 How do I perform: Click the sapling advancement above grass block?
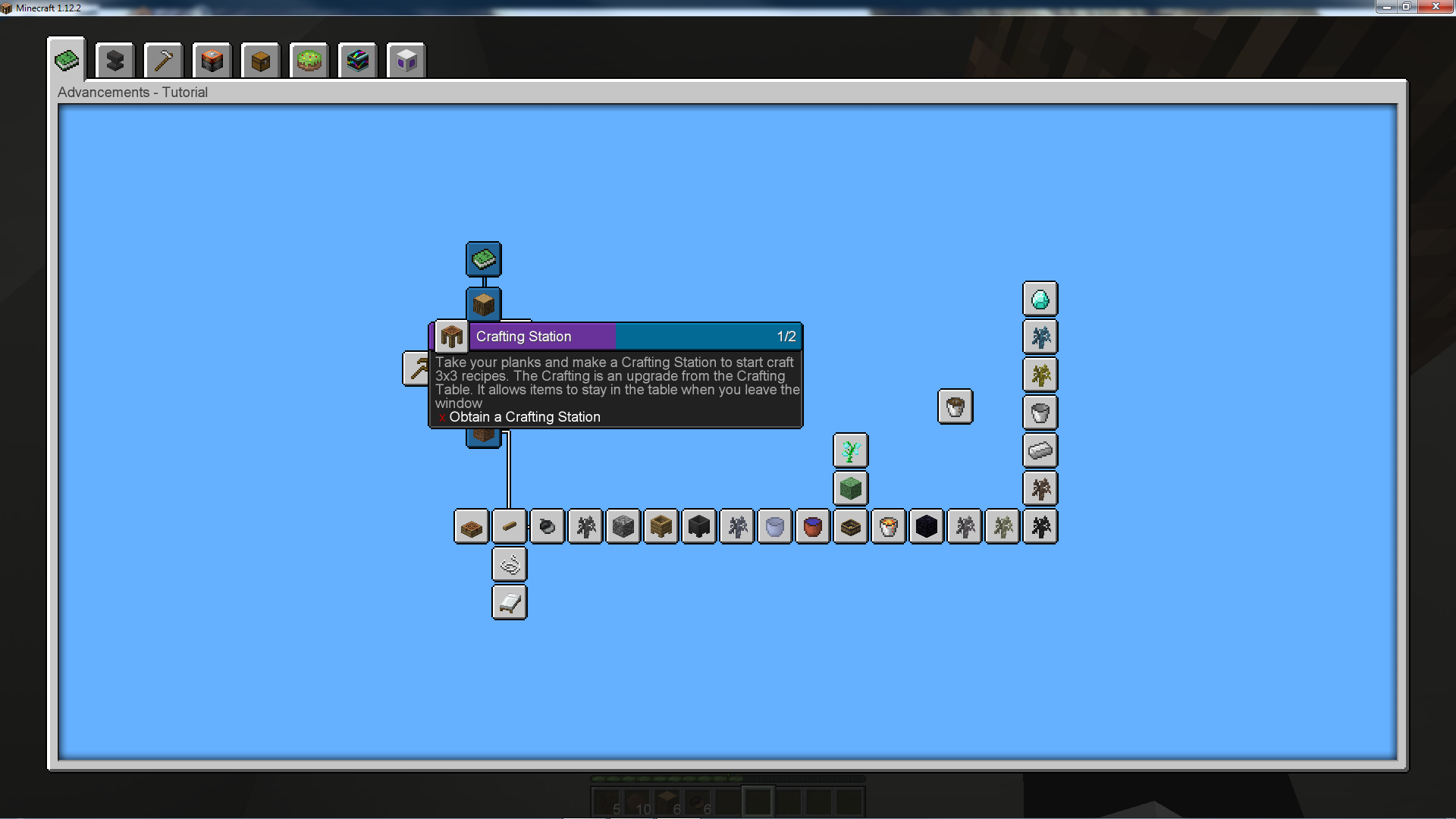850,450
